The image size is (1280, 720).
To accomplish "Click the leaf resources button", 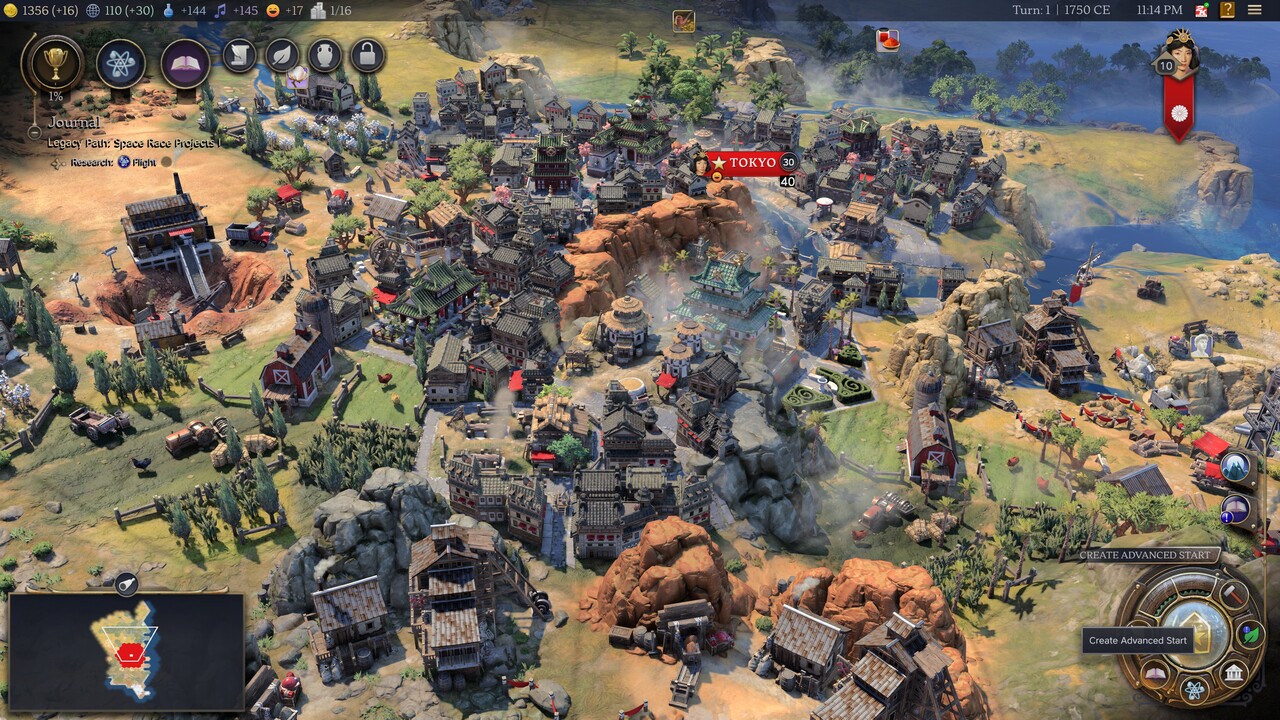I will 282,55.
